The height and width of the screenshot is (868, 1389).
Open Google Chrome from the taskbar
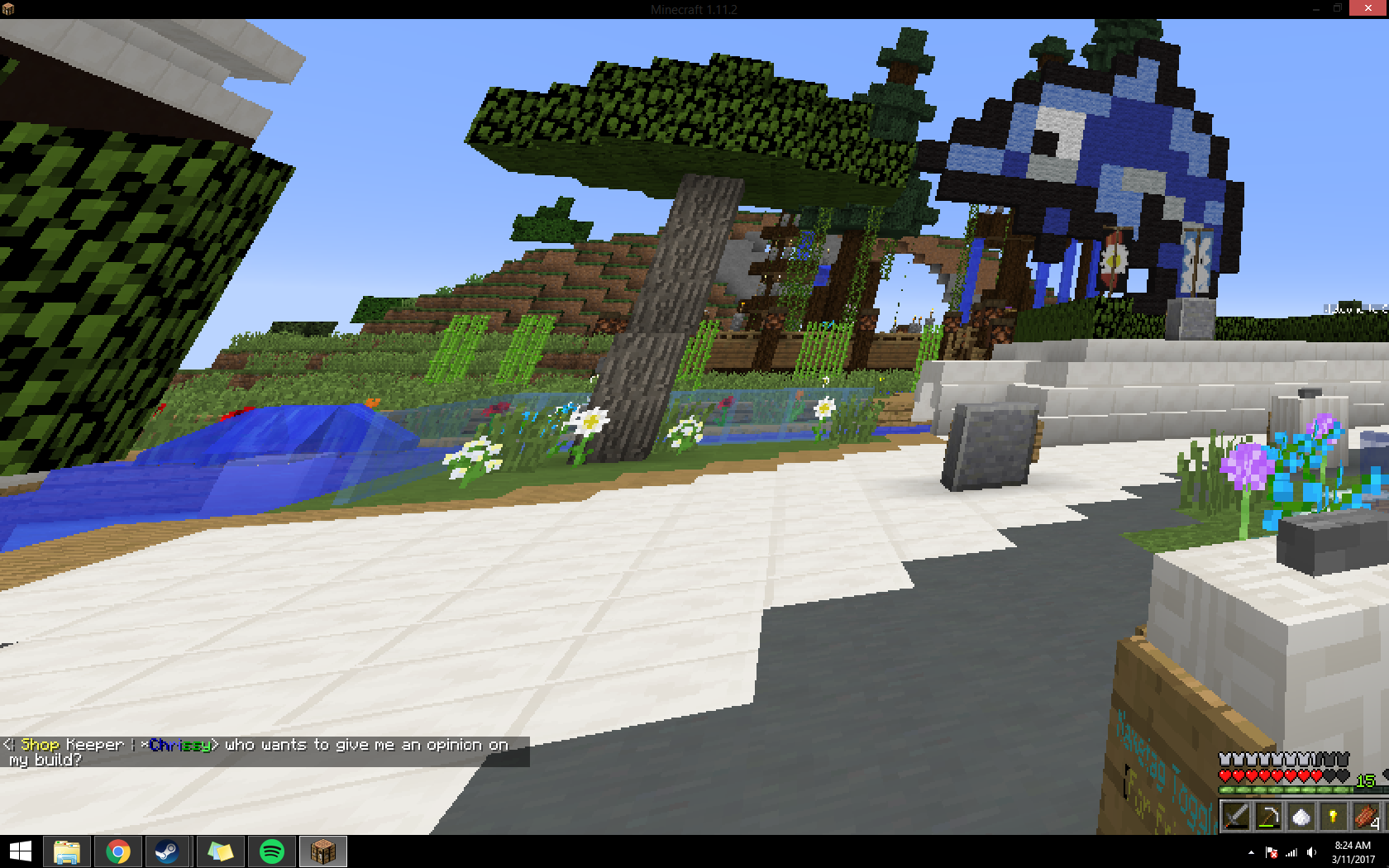117,851
